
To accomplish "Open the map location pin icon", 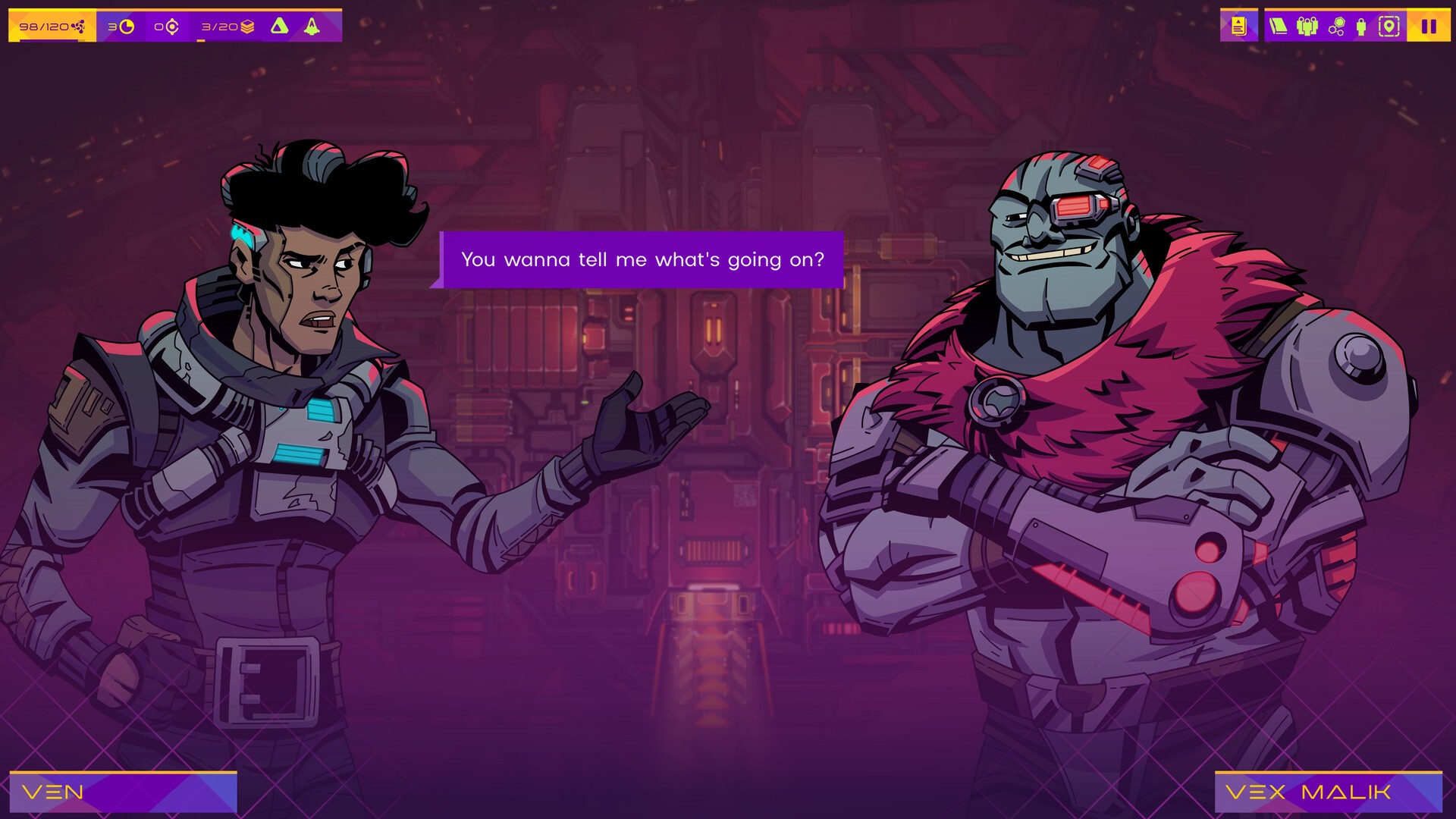I will [1389, 27].
